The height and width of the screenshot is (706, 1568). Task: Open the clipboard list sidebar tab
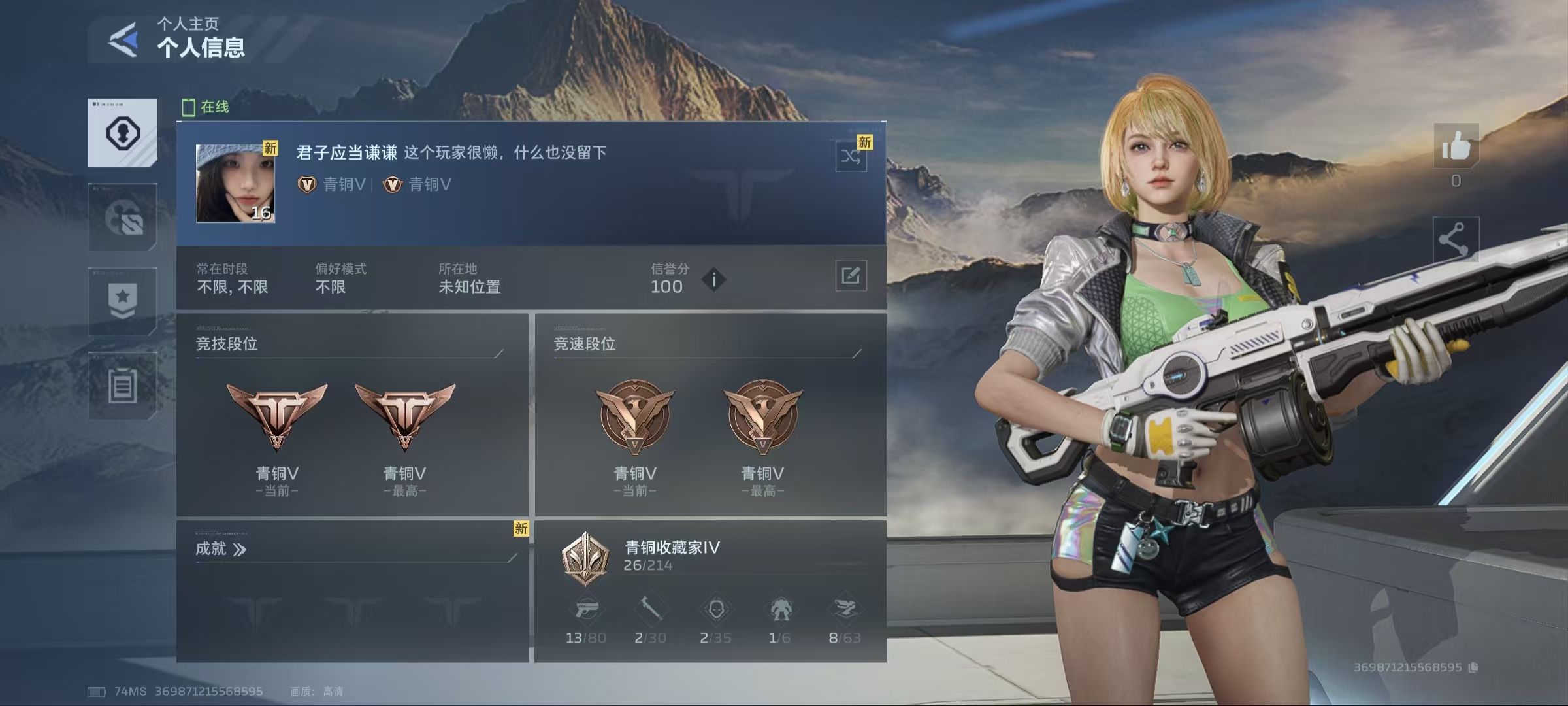coord(123,386)
